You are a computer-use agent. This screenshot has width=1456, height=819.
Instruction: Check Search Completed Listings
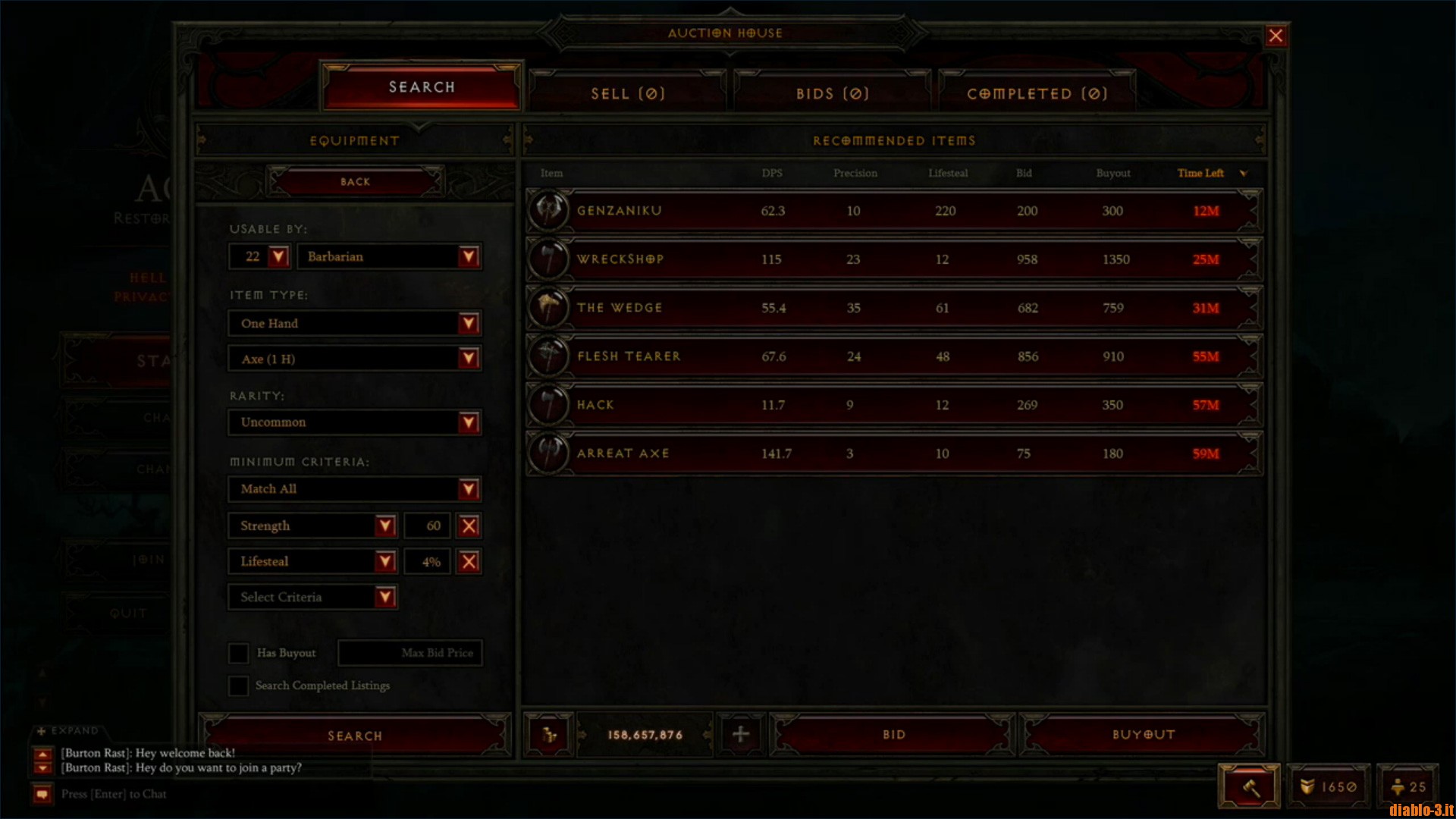point(237,686)
